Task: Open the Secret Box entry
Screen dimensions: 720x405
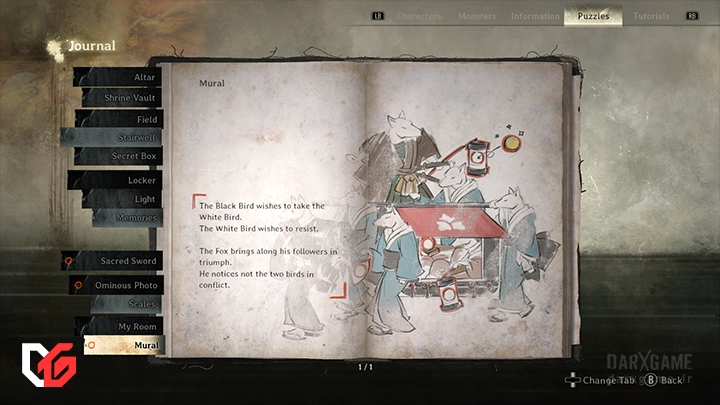Action: tap(120, 156)
